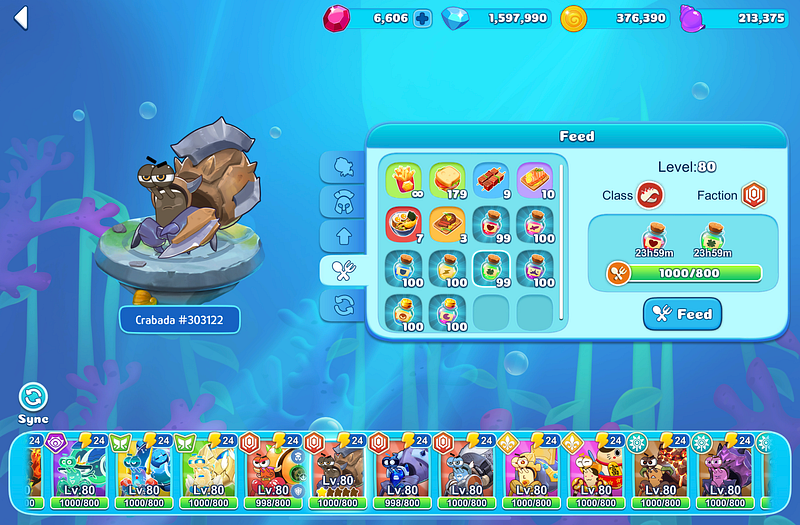Pick the green clover potion in the food grid
Image resolution: width=800 pixels, height=525 pixels.
click(x=491, y=268)
